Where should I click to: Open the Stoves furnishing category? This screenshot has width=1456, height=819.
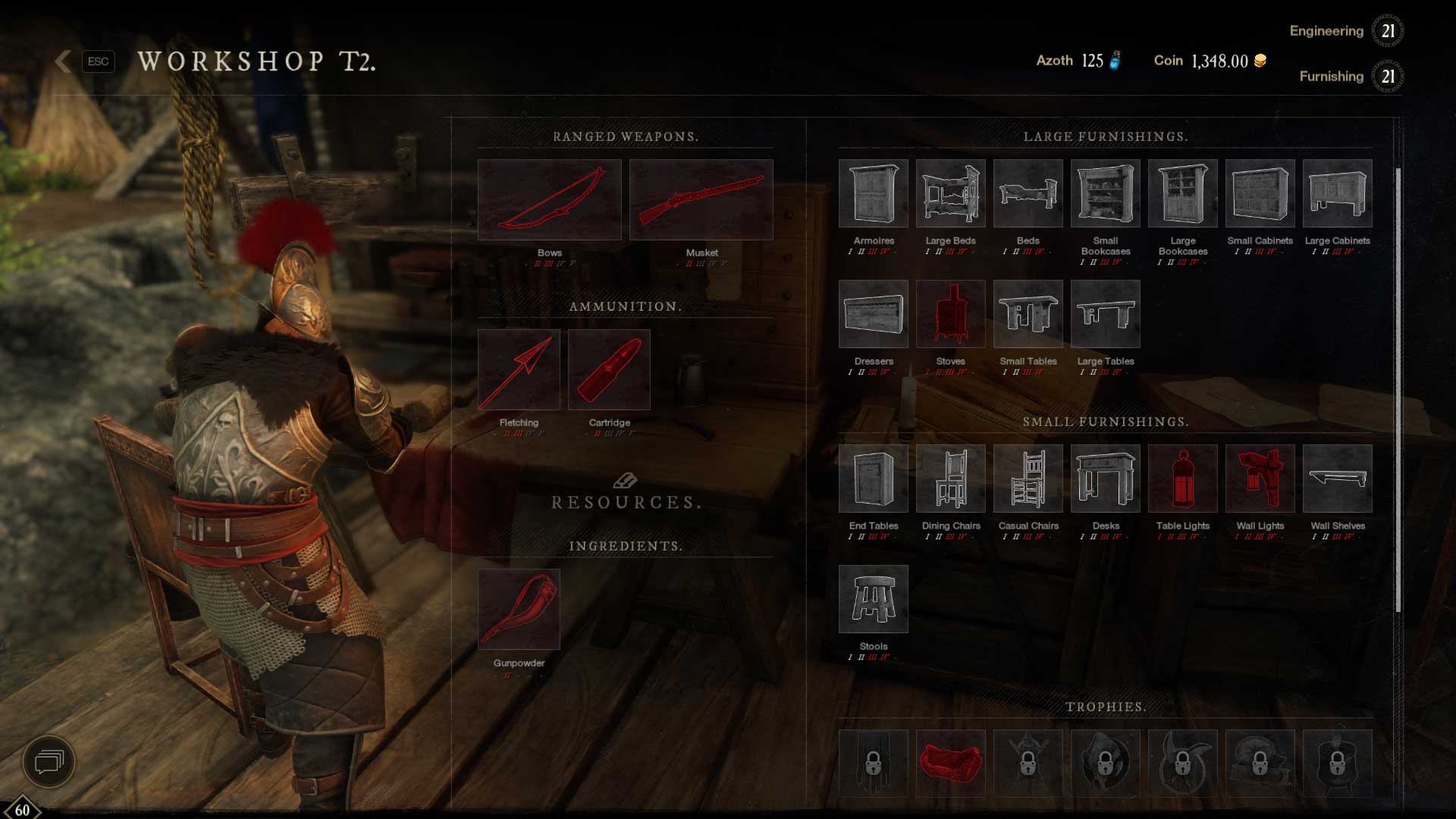click(x=950, y=314)
